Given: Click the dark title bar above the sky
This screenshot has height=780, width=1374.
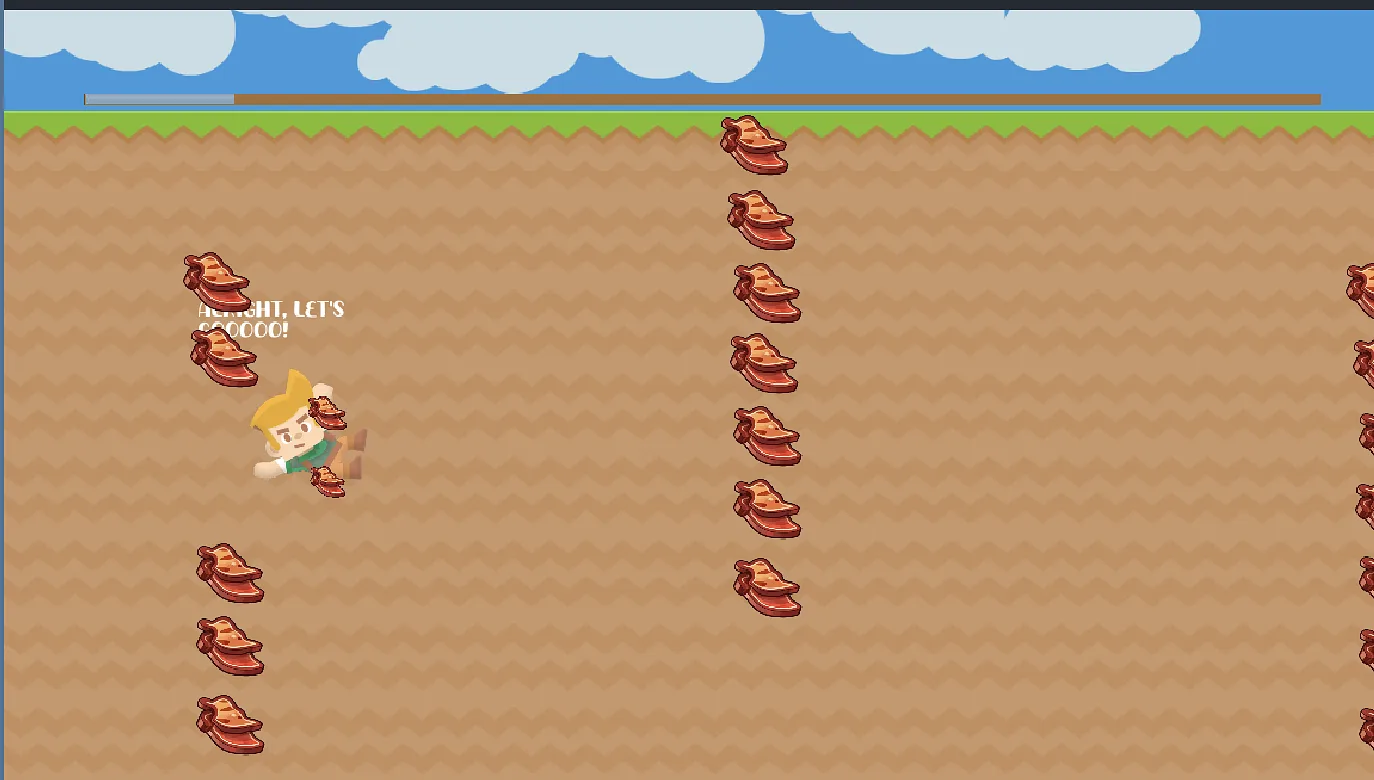Looking at the screenshot, I should click(x=687, y=7).
